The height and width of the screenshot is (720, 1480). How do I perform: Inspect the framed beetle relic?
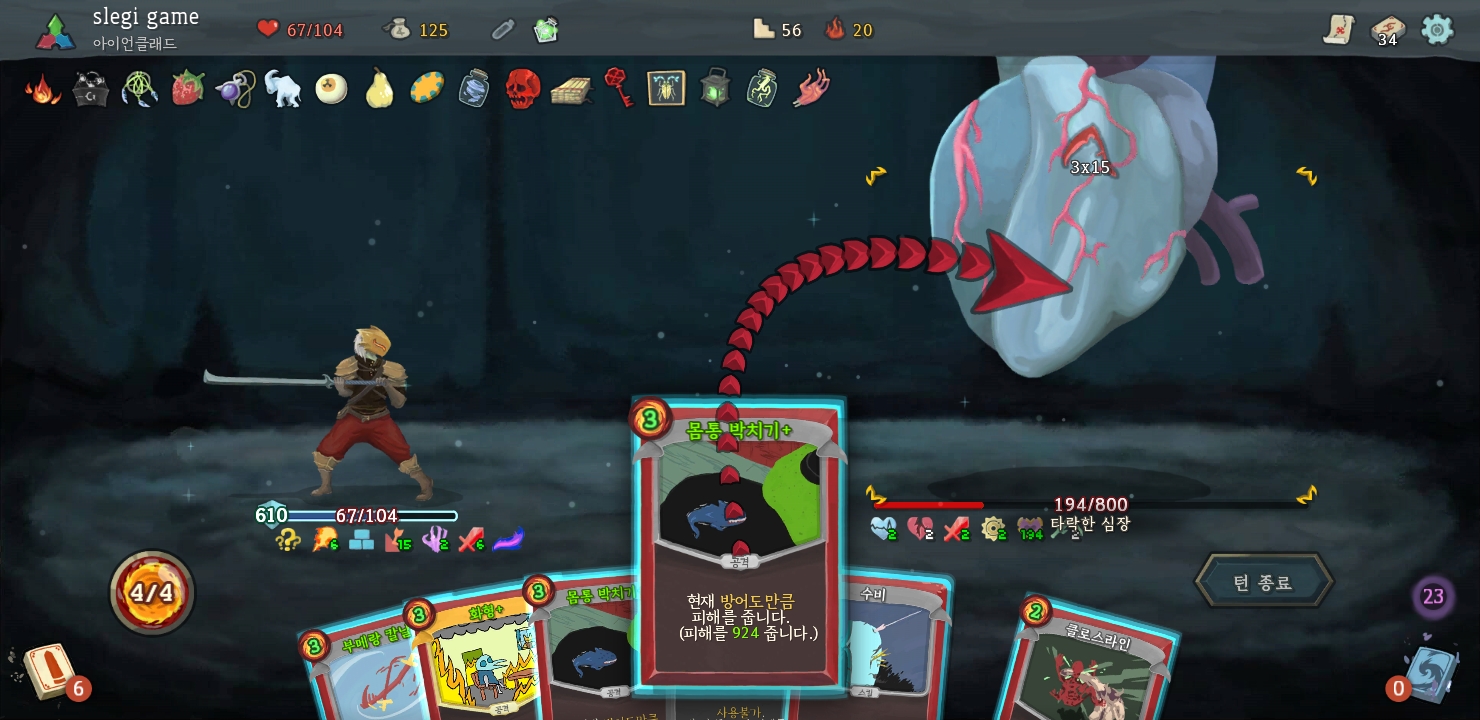666,88
